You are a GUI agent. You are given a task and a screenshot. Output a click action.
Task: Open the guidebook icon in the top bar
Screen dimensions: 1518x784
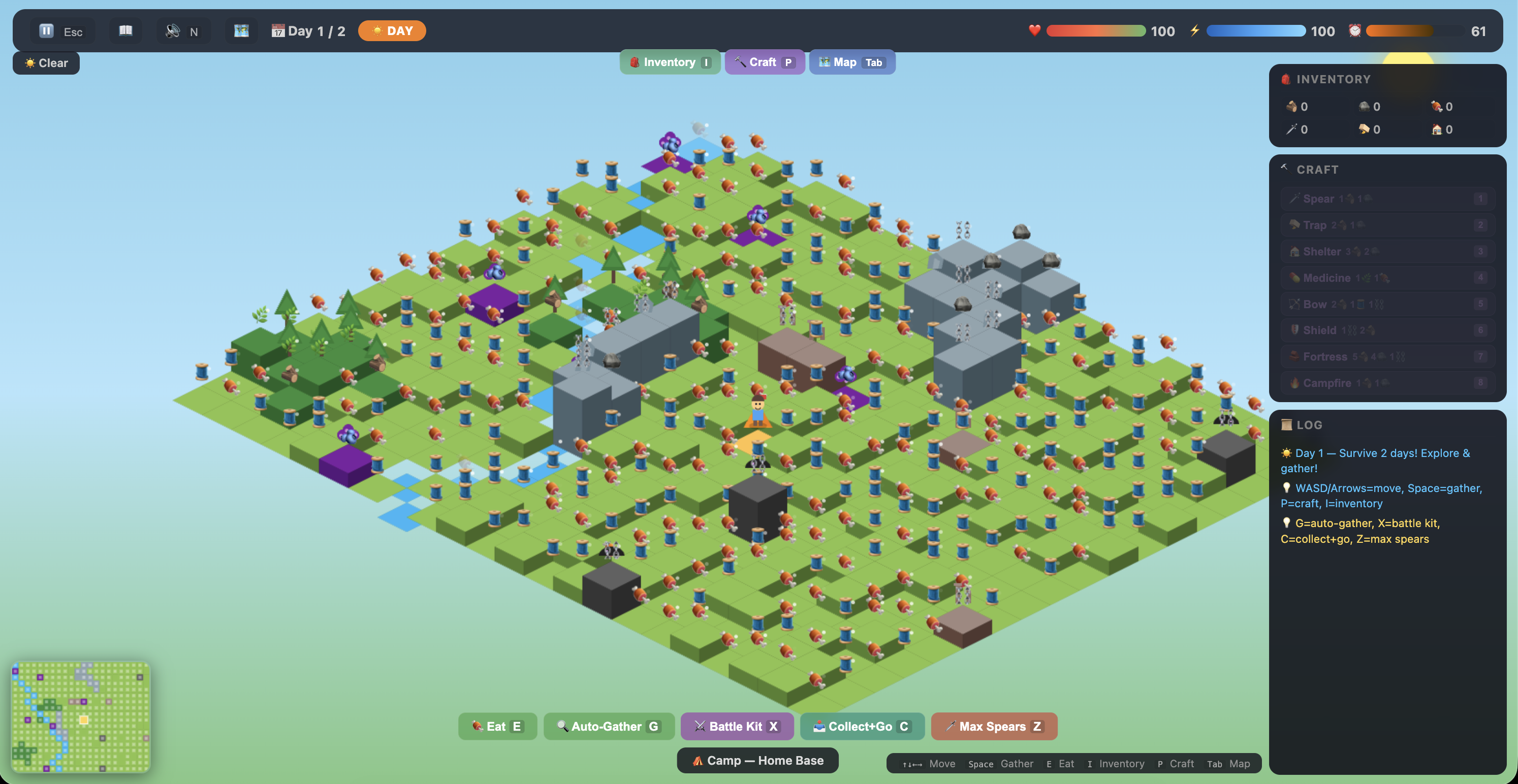coord(125,30)
